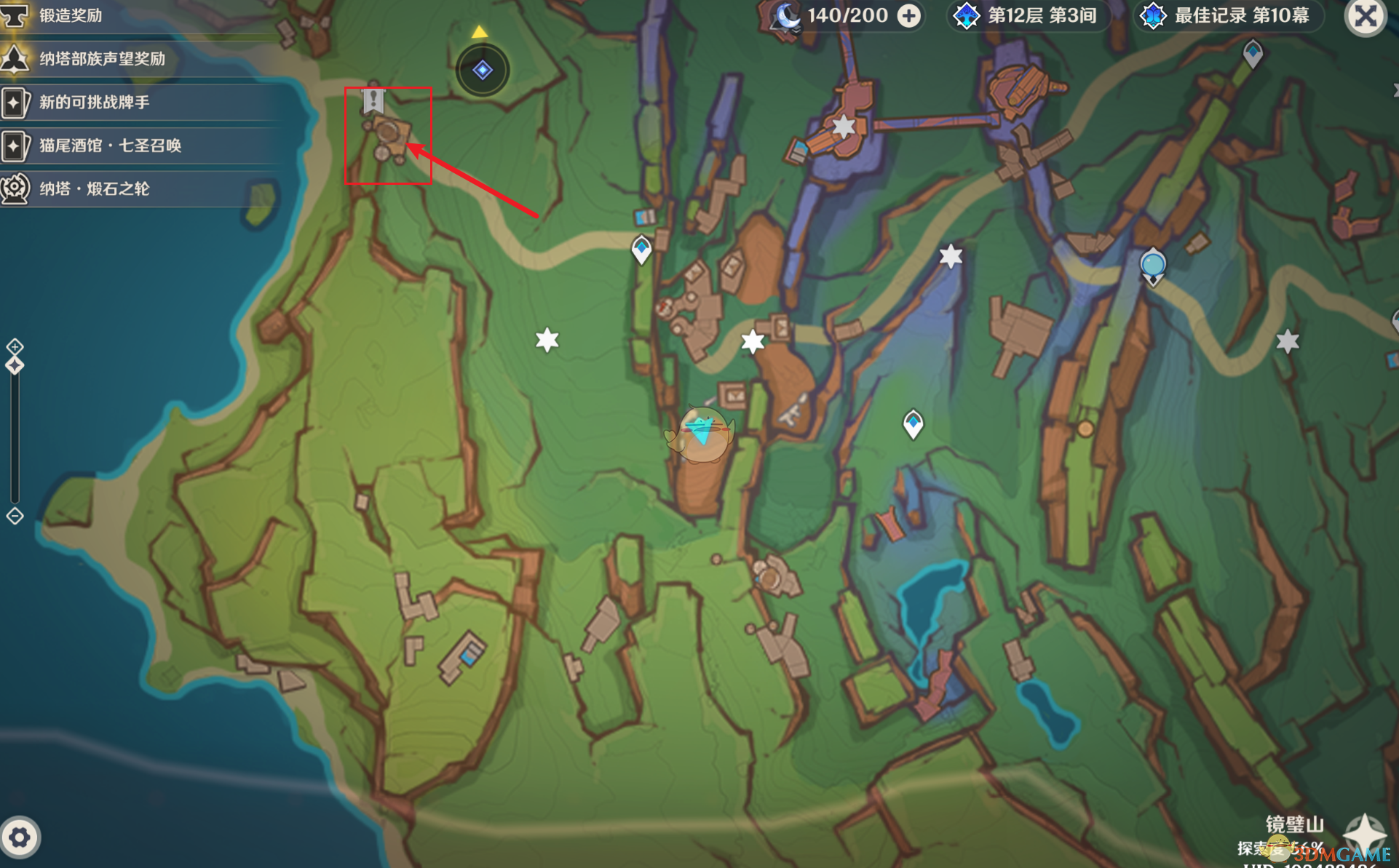Add resin with the plus button

coord(908,16)
